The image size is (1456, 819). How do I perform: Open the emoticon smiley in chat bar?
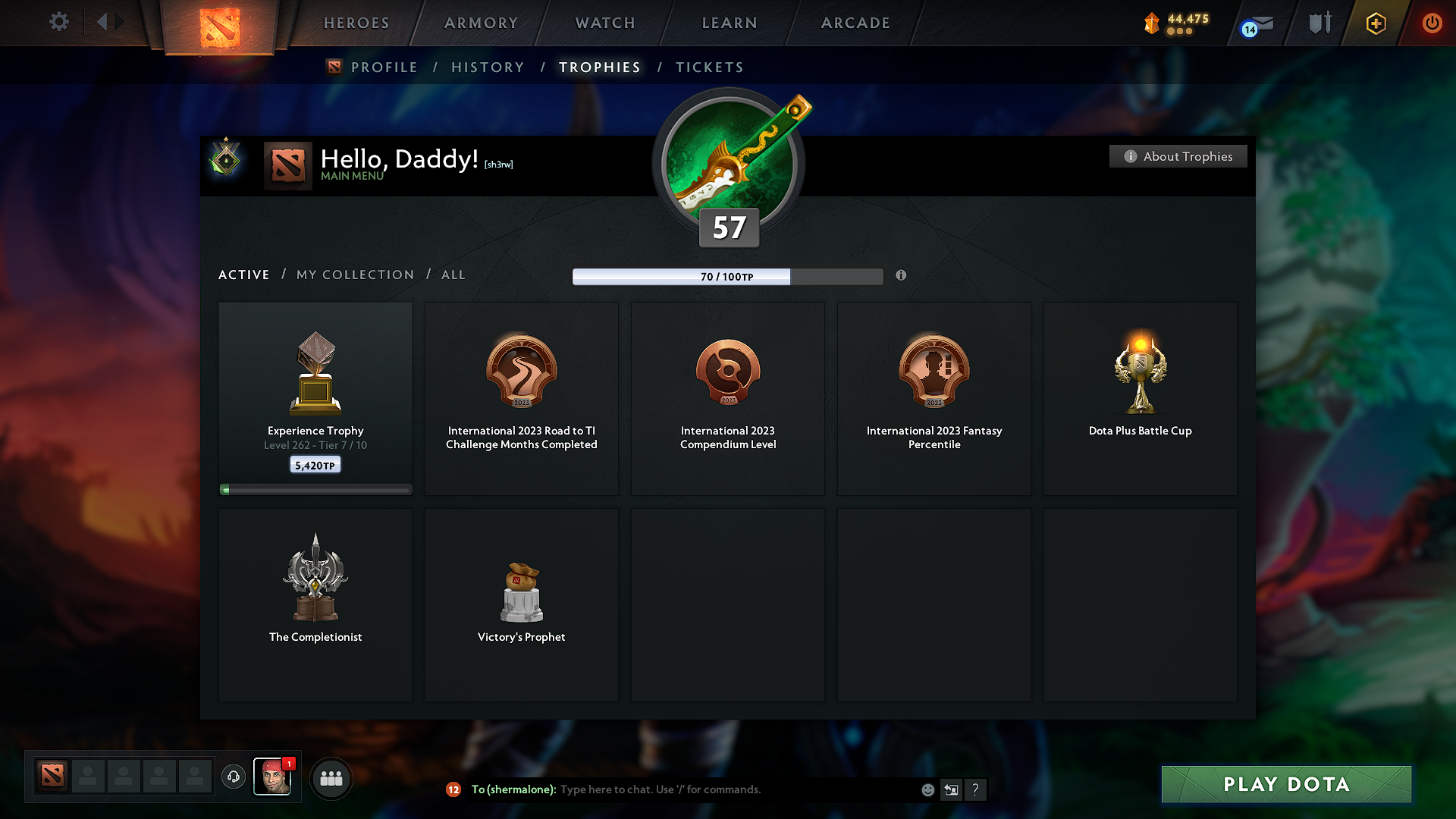click(x=927, y=789)
